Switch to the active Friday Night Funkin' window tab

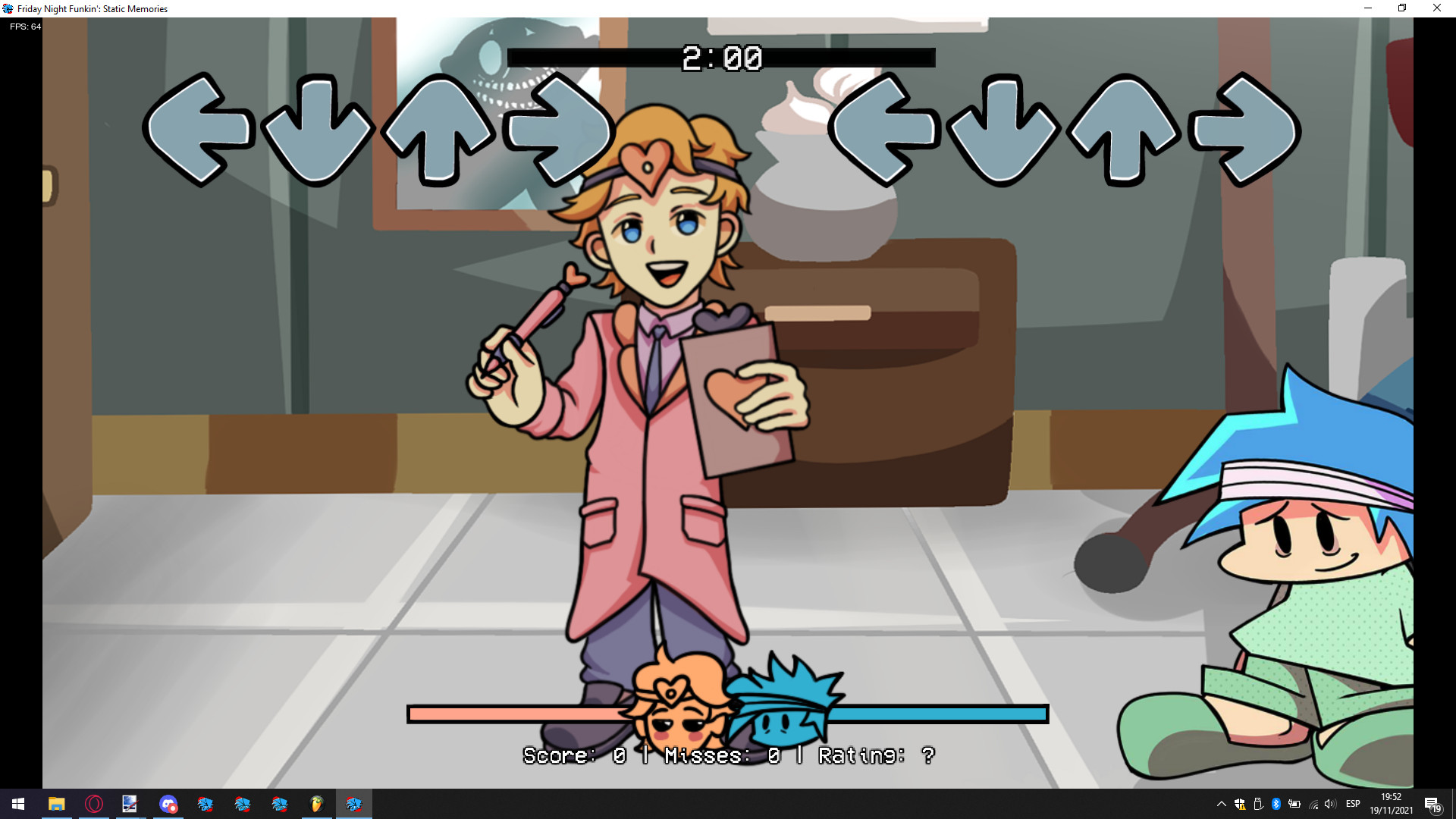(354, 805)
